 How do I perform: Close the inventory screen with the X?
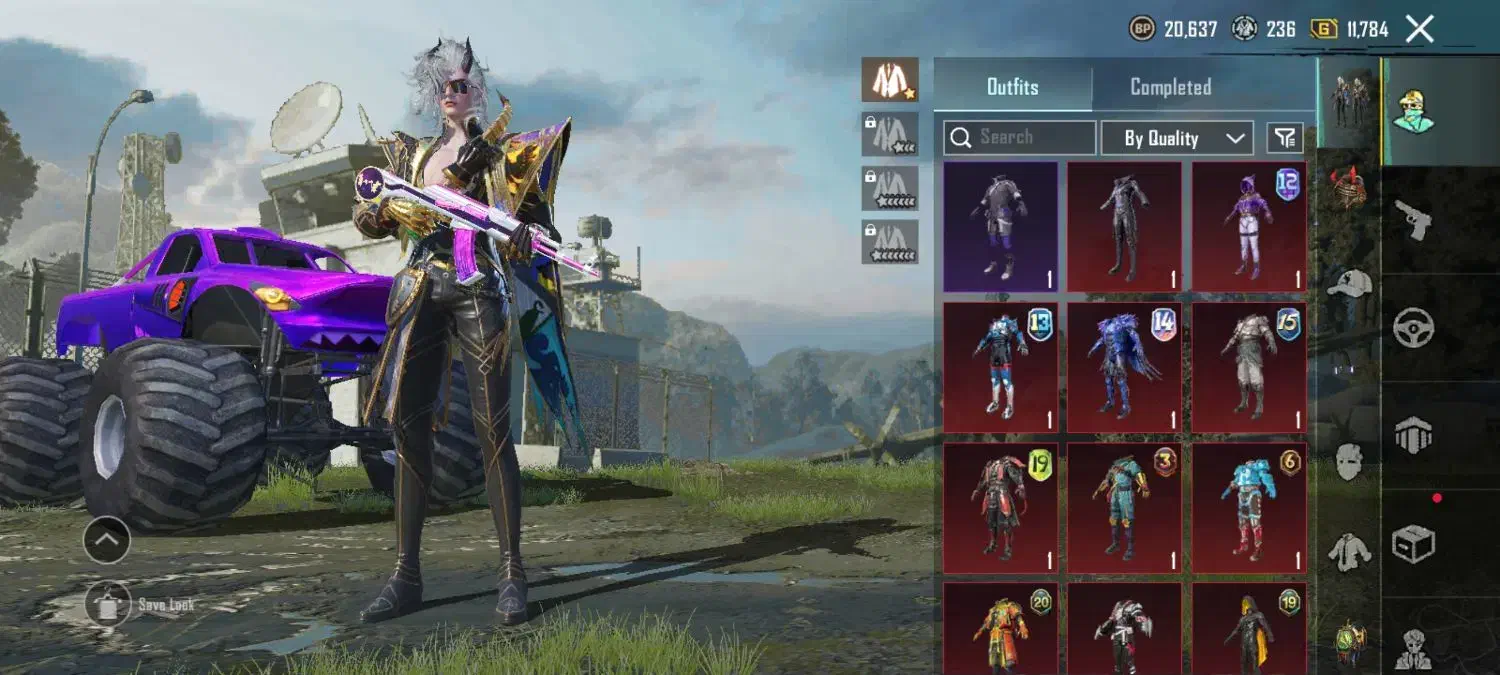coord(1419,29)
